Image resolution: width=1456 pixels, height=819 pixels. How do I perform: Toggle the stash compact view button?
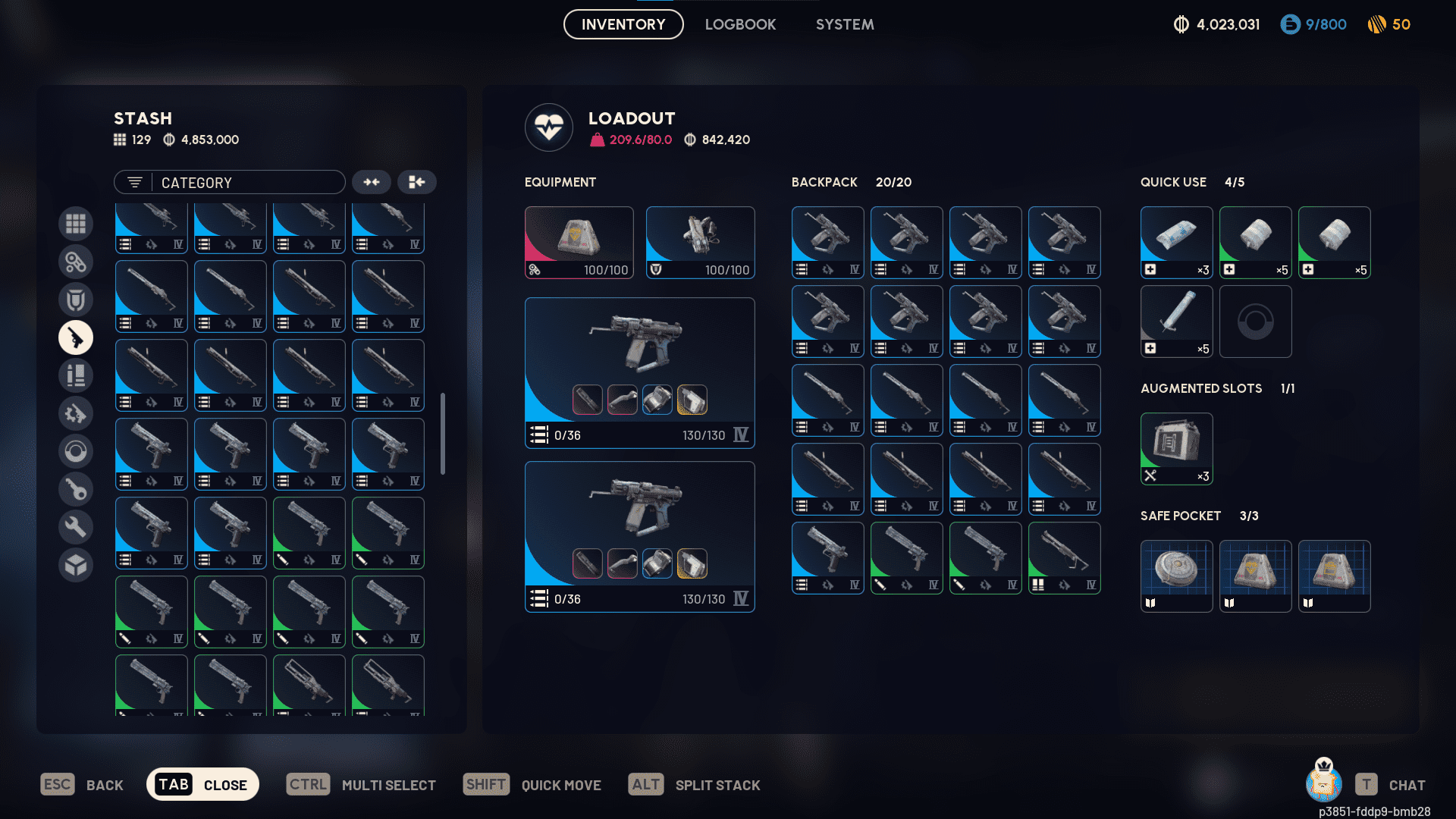372,182
